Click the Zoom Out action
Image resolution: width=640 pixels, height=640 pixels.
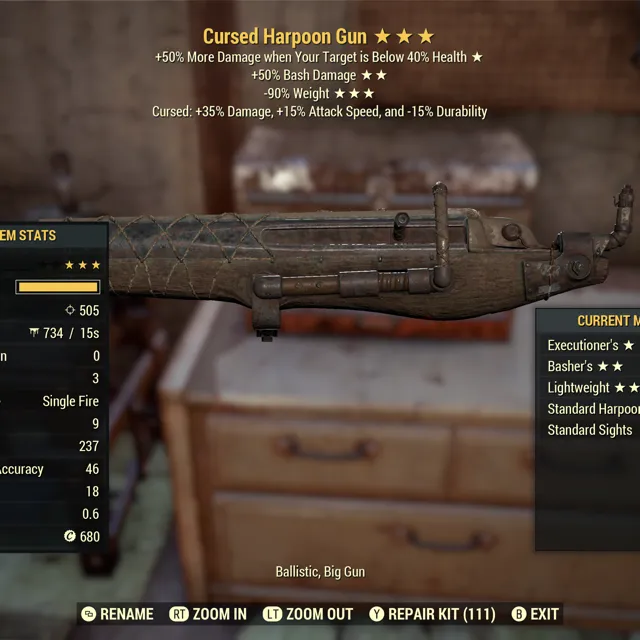(308, 614)
